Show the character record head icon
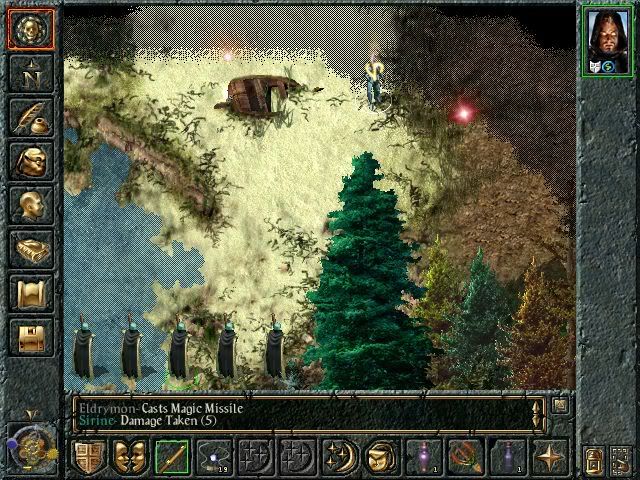Viewport: 640px width, 480px height. (x=30, y=205)
